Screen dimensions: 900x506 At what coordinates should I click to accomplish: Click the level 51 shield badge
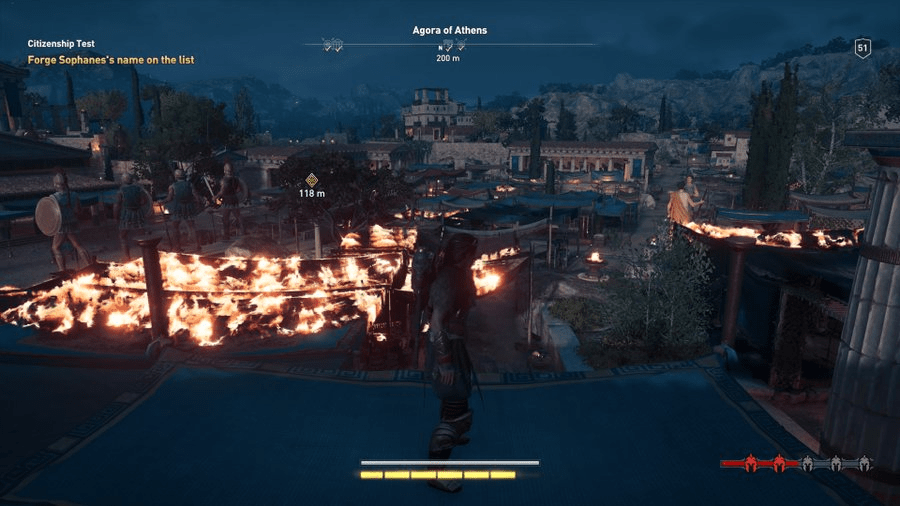[x=862, y=48]
